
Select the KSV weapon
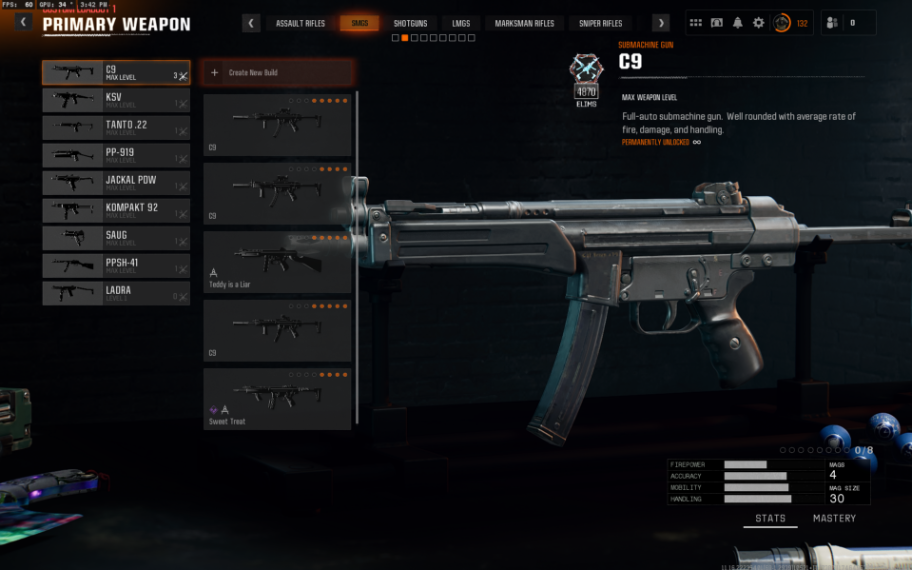116,100
